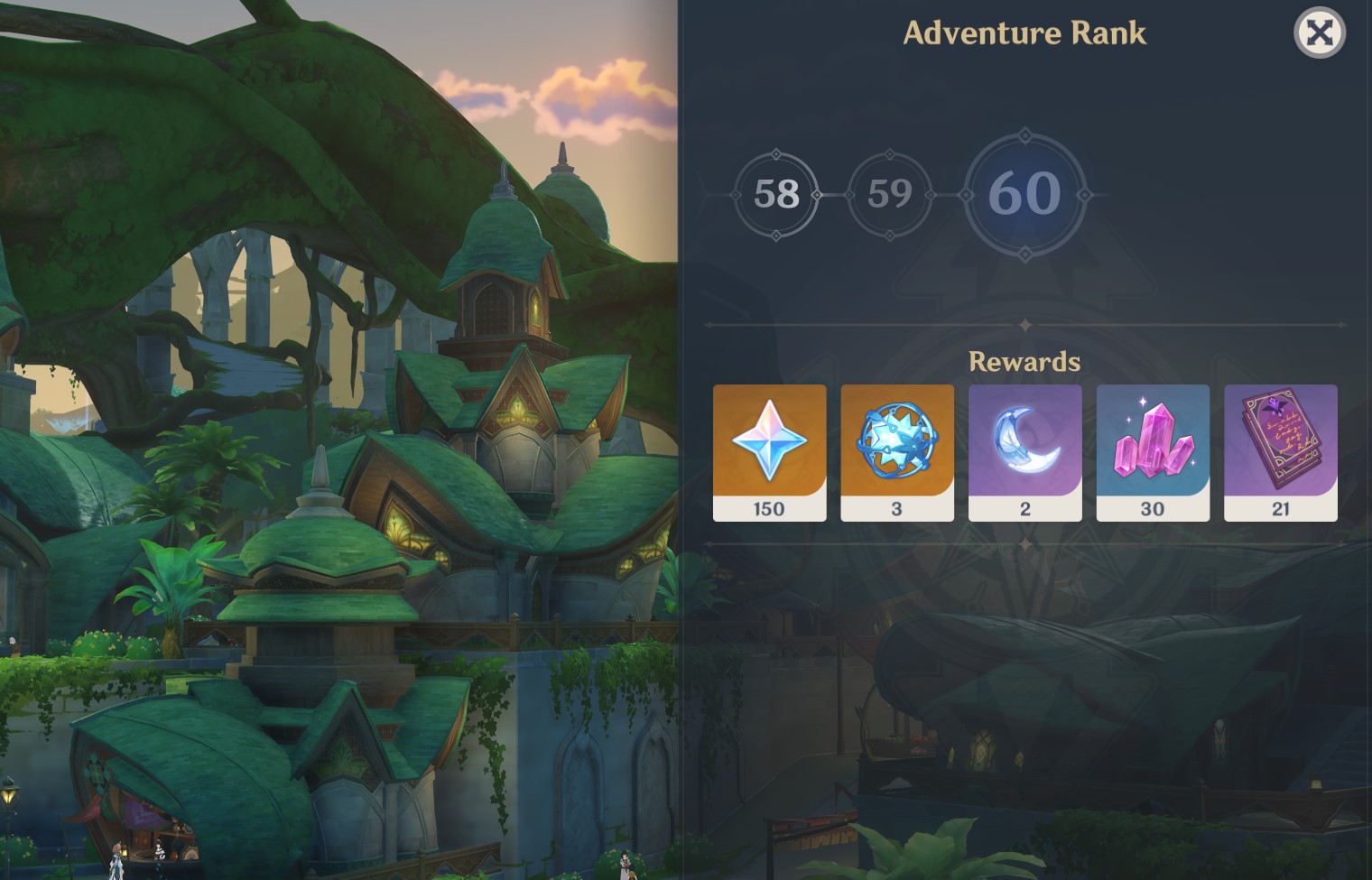Viewport: 1372px width, 880px height.
Task: Select Adventure Rank 60 node
Action: (x=1024, y=194)
